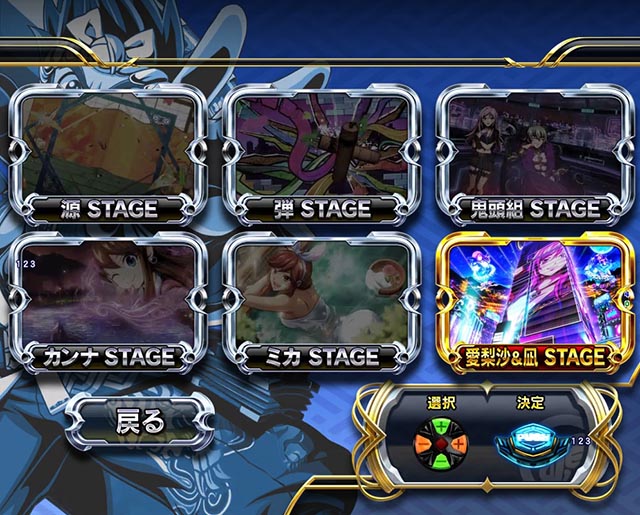This screenshot has height=515, width=640.
Task: Select the 源 STAGE tile
Action: tap(109, 153)
